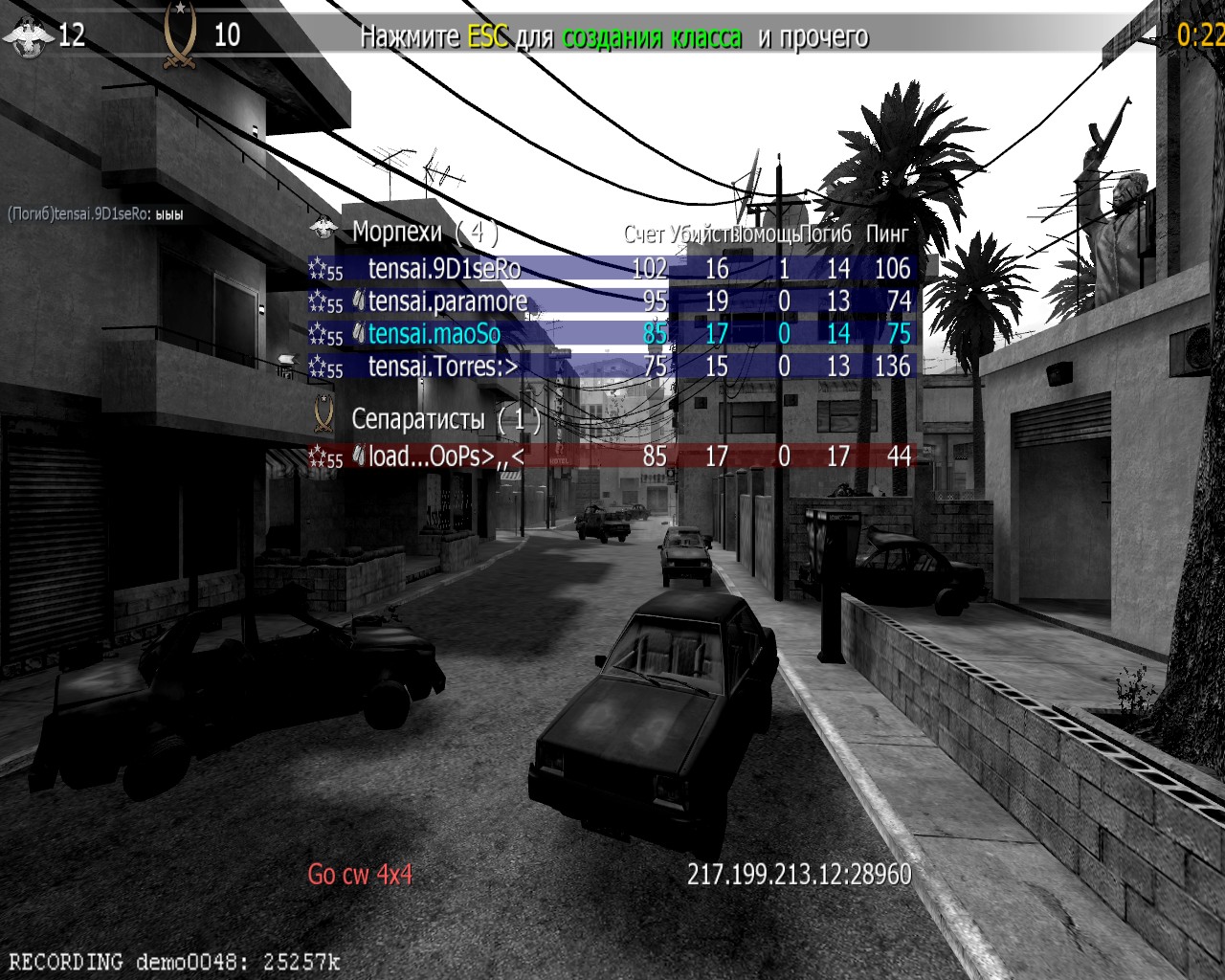
Task: Click the Сепаратисты team header
Action: [418, 419]
